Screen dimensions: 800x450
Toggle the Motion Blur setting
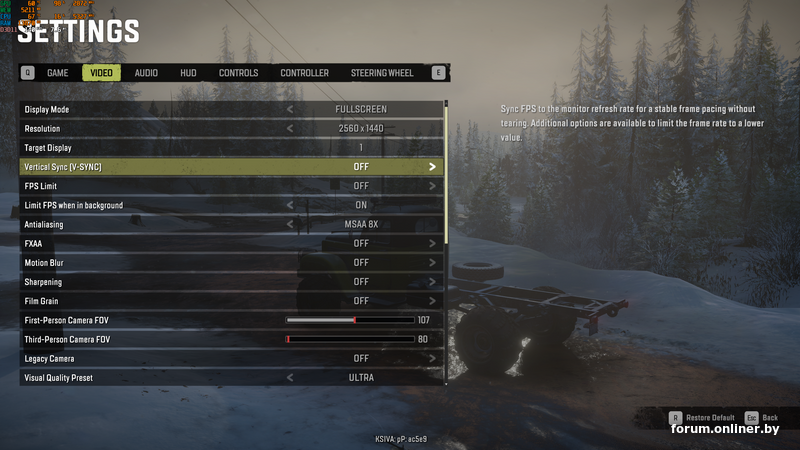click(x=361, y=263)
